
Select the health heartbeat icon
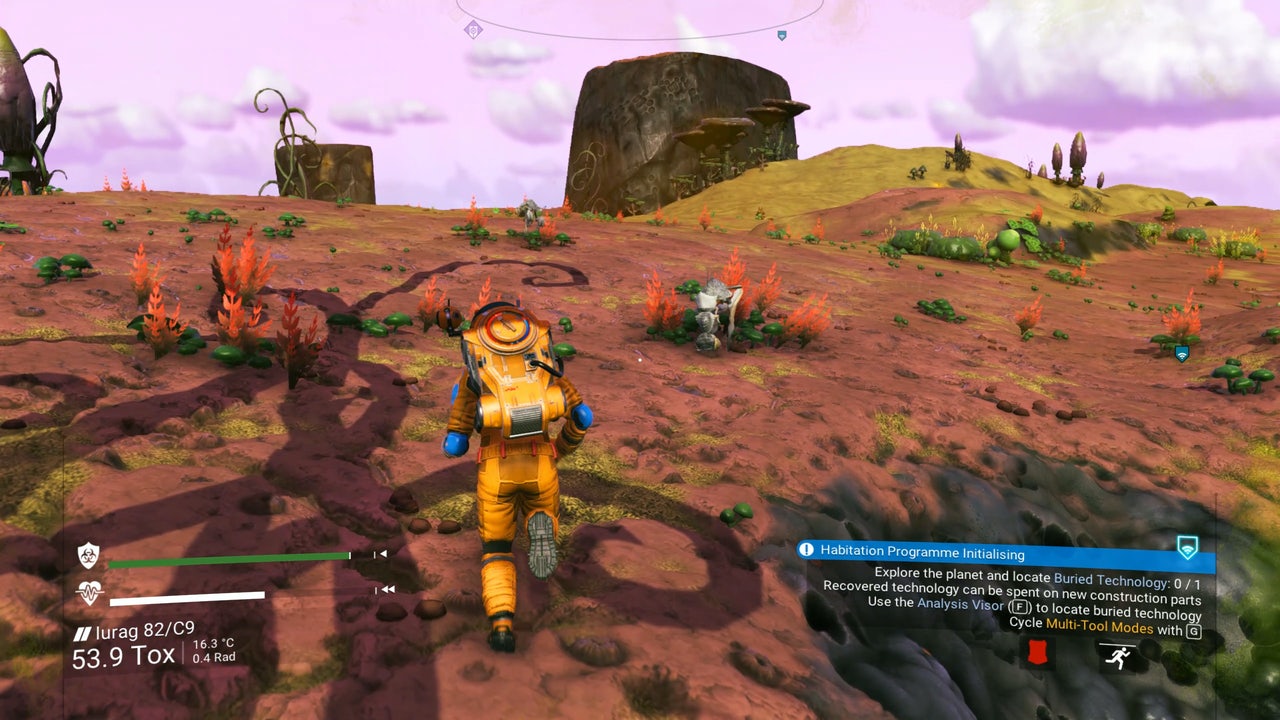click(x=88, y=590)
